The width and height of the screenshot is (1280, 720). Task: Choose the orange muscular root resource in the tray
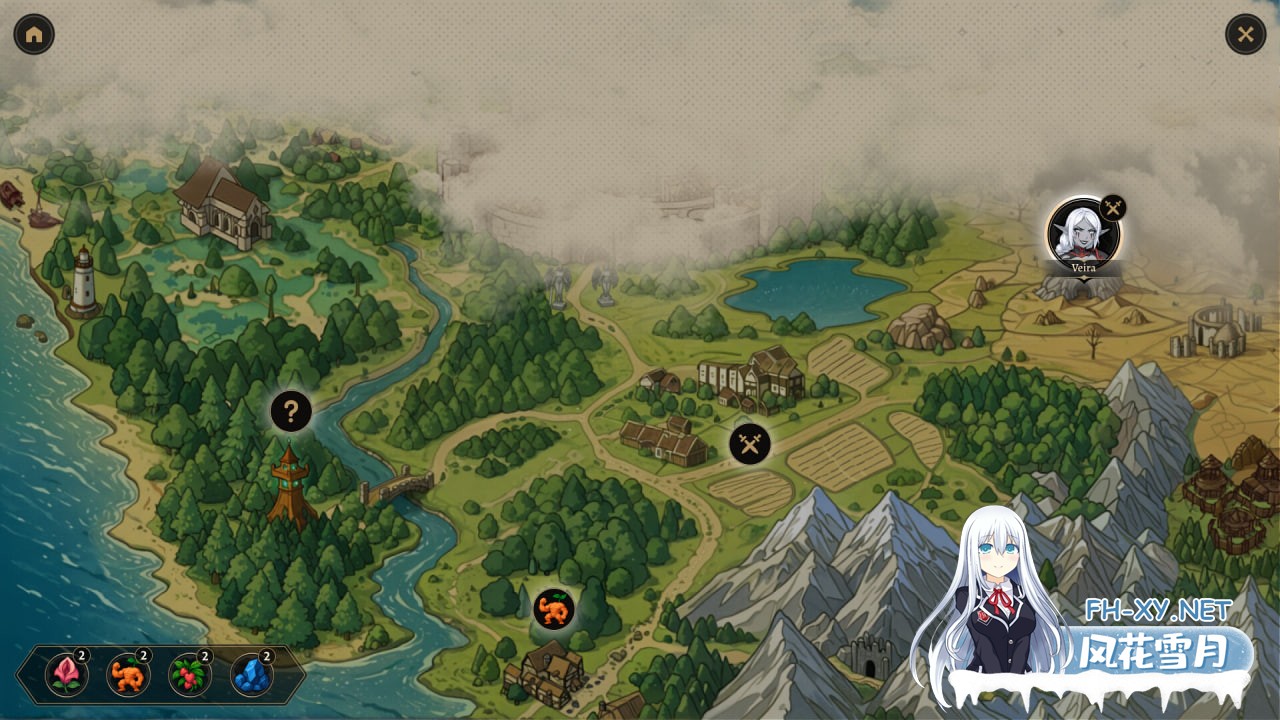coord(128,675)
